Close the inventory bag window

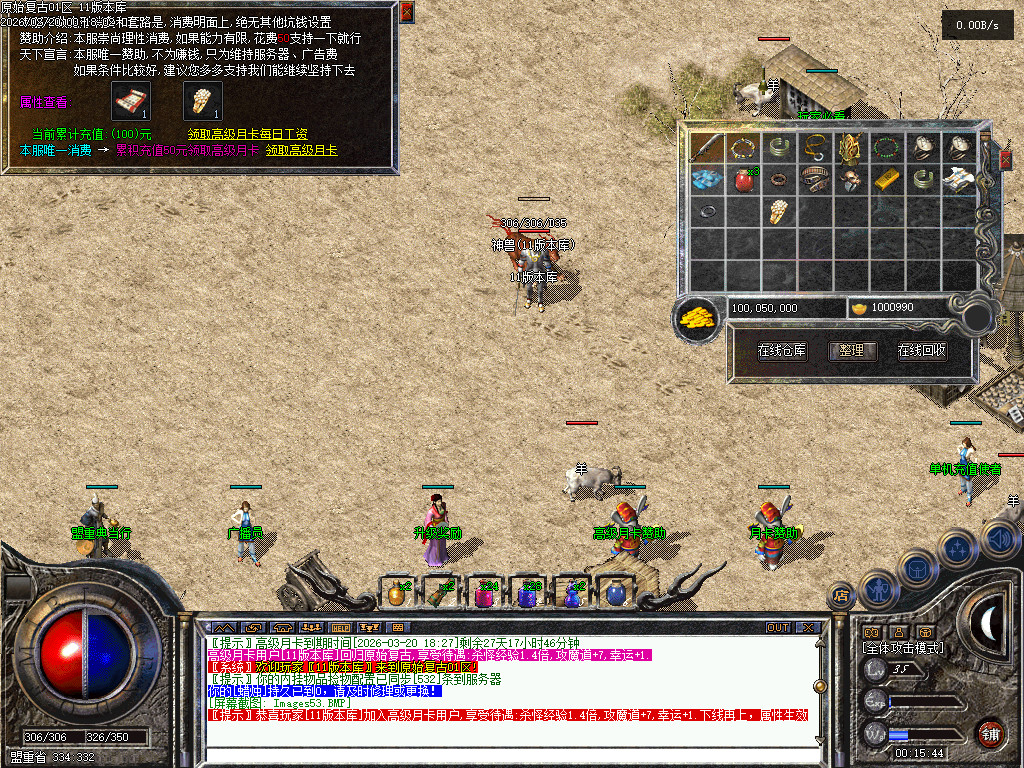(1006, 160)
